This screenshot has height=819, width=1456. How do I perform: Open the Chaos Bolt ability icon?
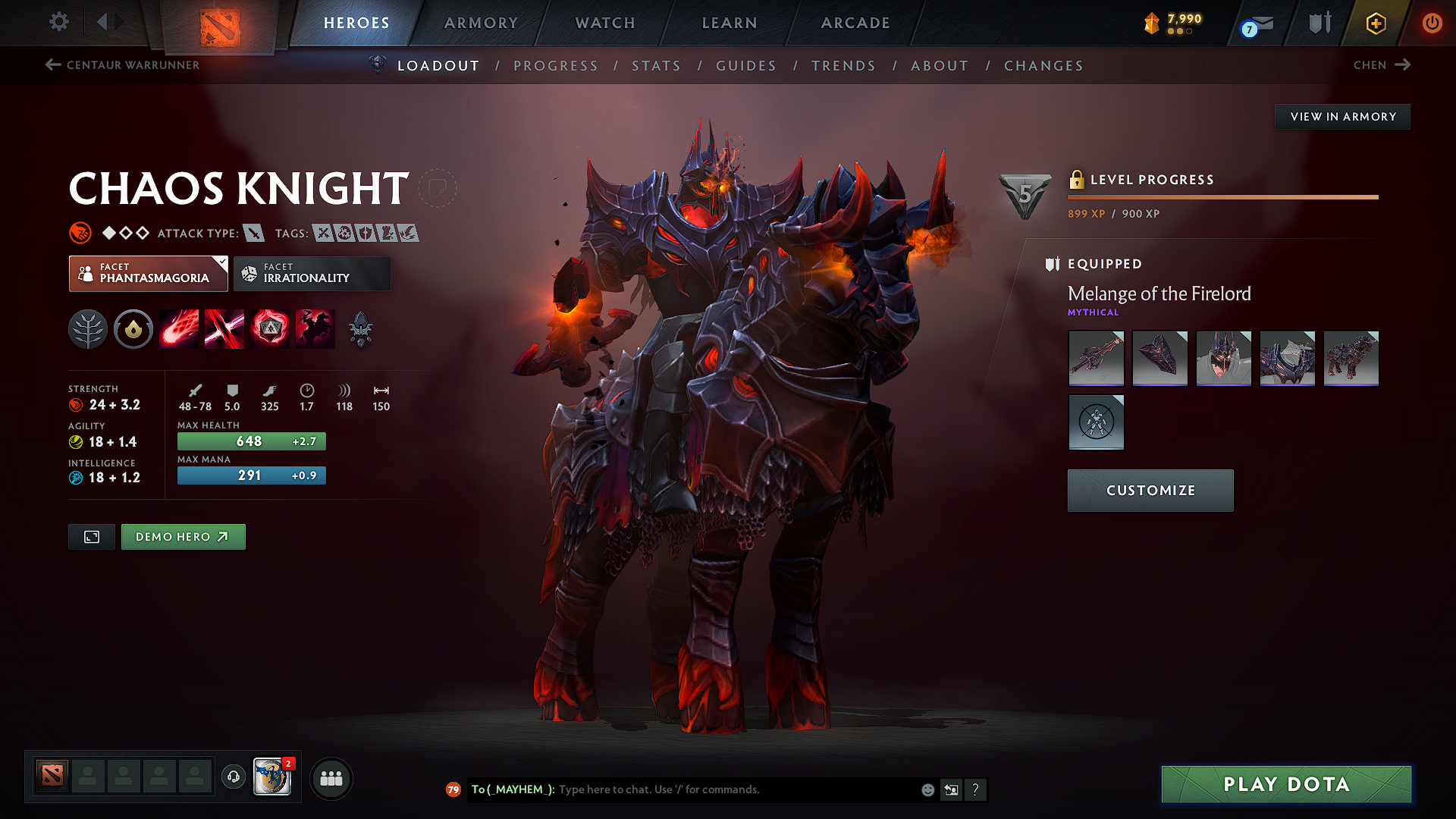pos(179,328)
